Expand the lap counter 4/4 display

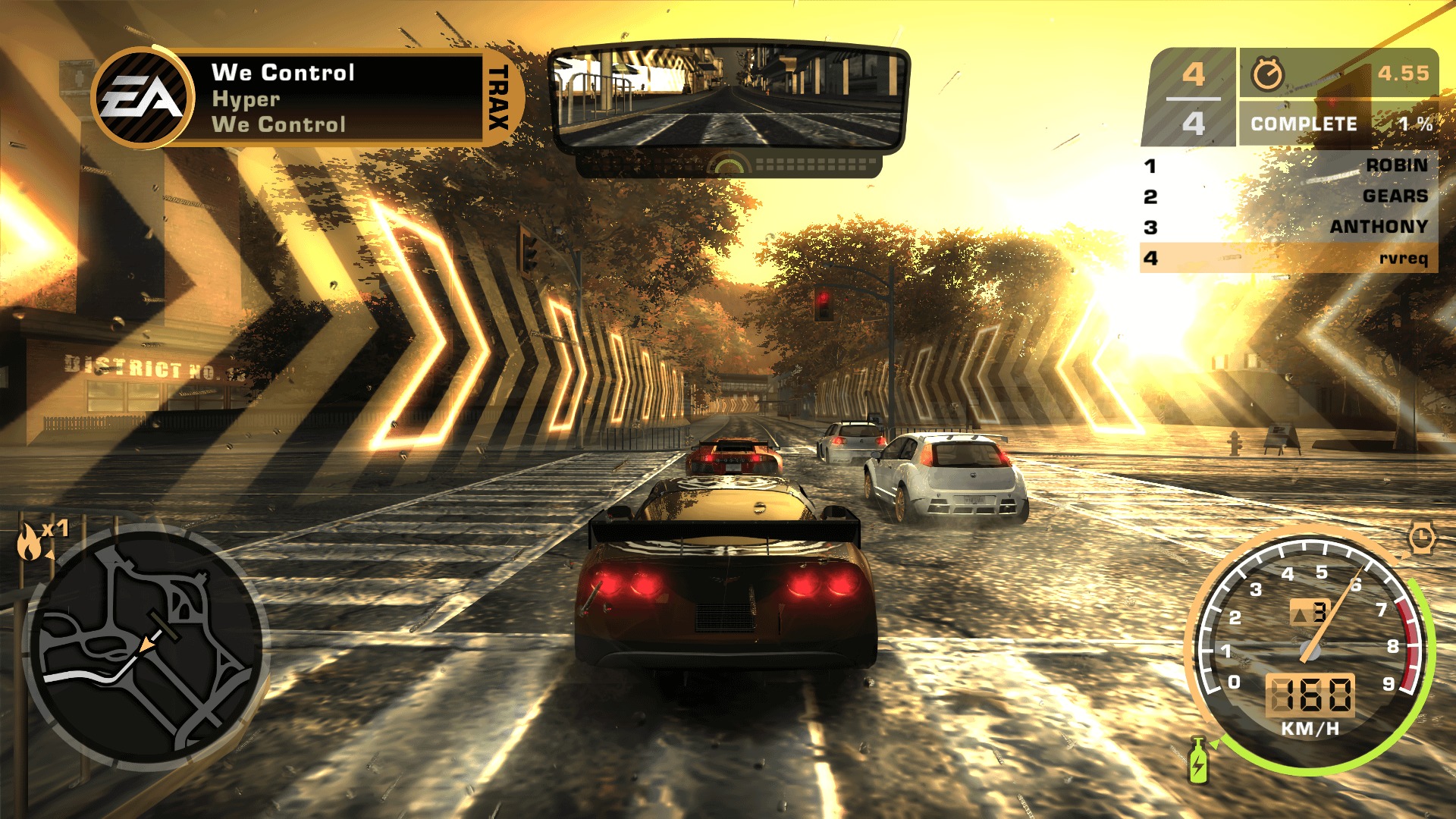pyautogui.click(x=1193, y=97)
